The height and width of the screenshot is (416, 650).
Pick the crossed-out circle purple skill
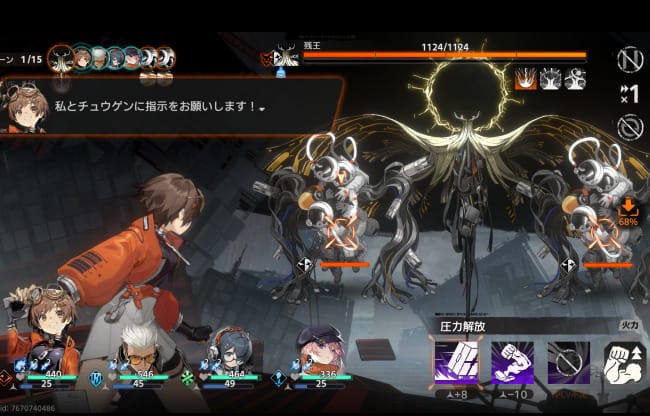[x=568, y=361]
